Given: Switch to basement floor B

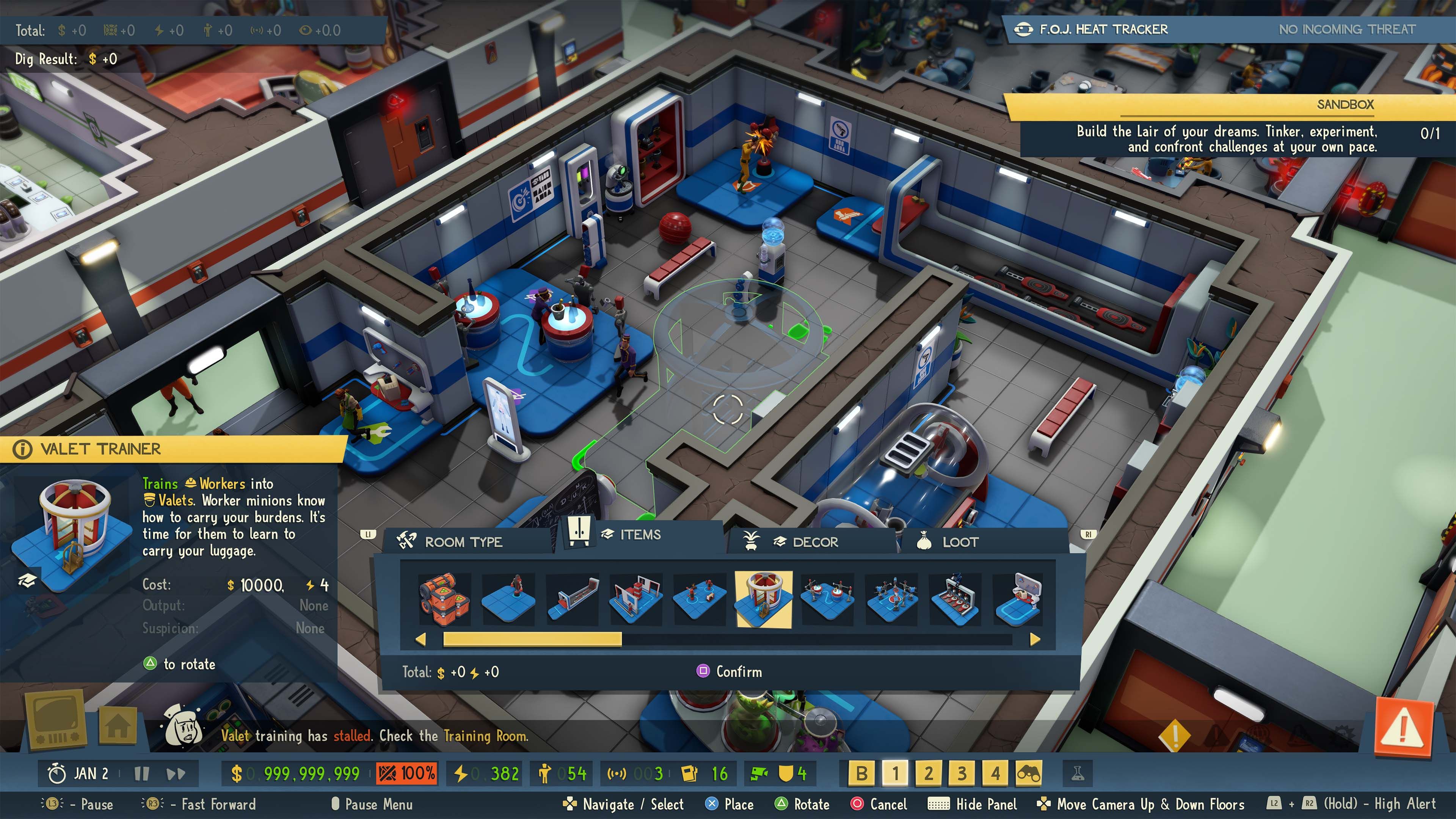Looking at the screenshot, I should 861,773.
